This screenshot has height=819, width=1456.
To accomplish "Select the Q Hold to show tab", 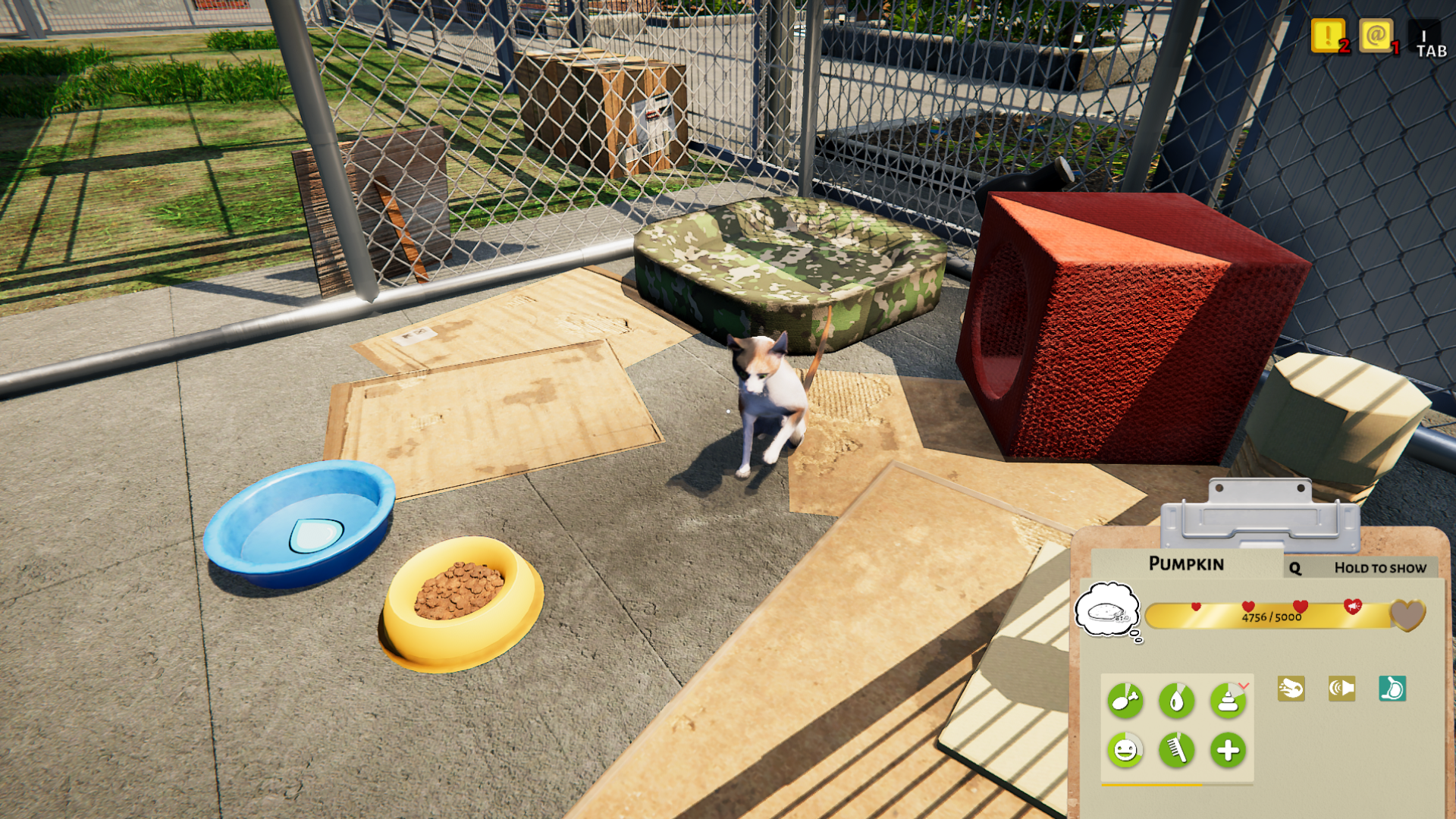I will pos(1357,567).
